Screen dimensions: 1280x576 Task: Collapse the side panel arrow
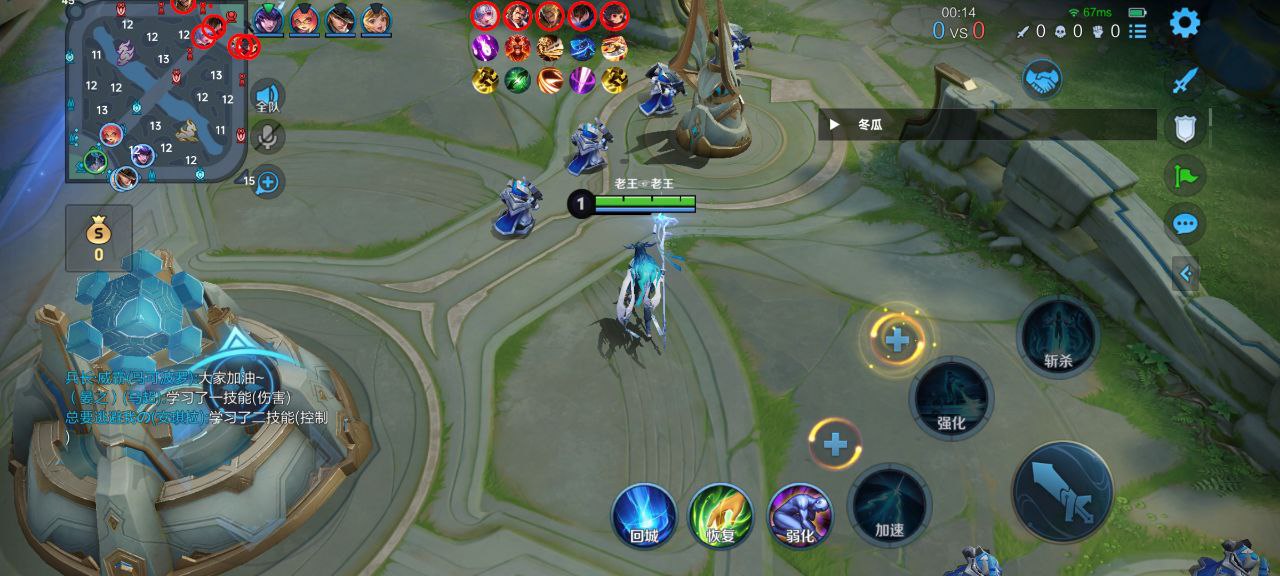tap(1186, 273)
